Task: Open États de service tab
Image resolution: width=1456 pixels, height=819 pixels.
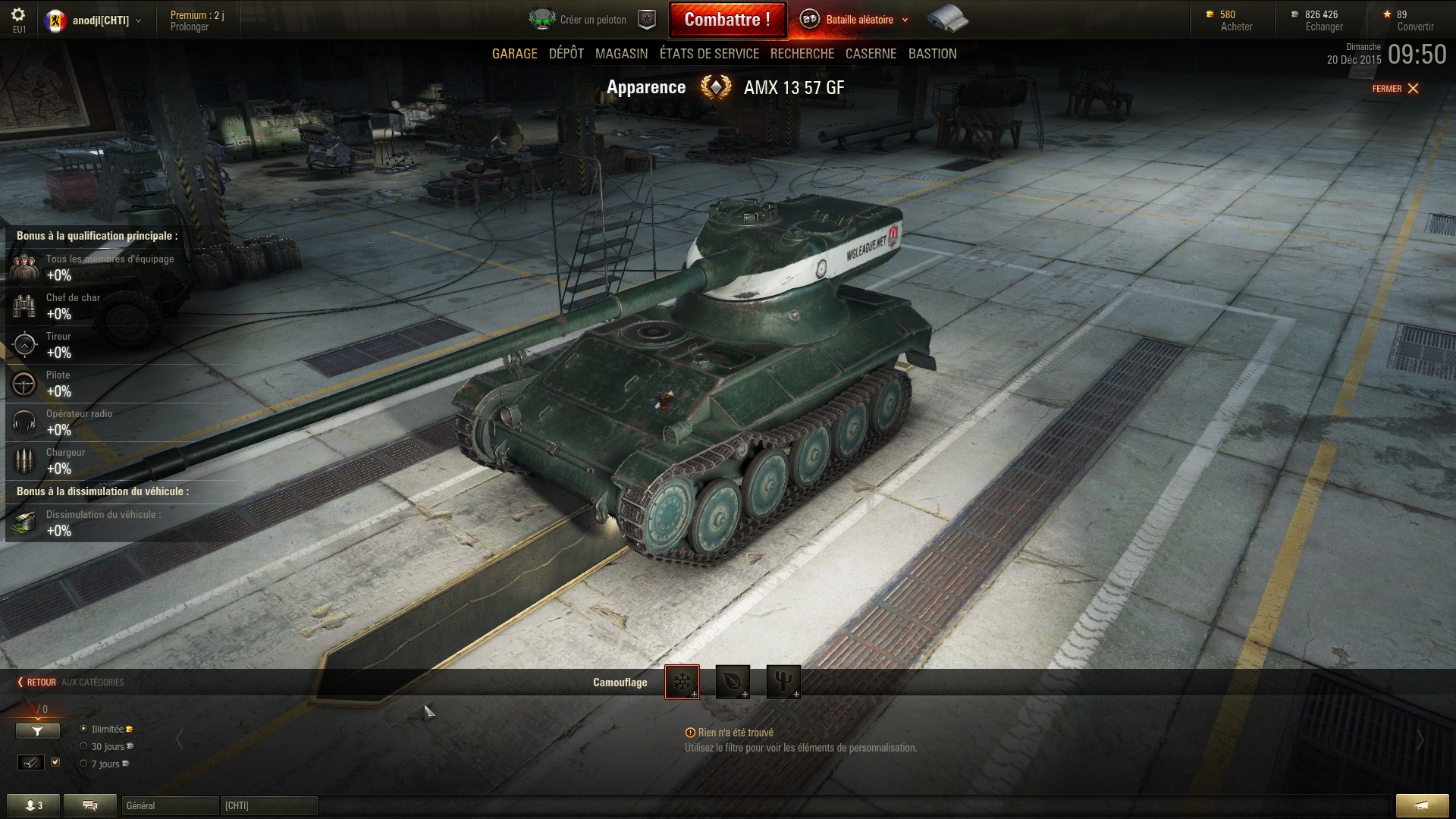Action: pyautogui.click(x=709, y=54)
